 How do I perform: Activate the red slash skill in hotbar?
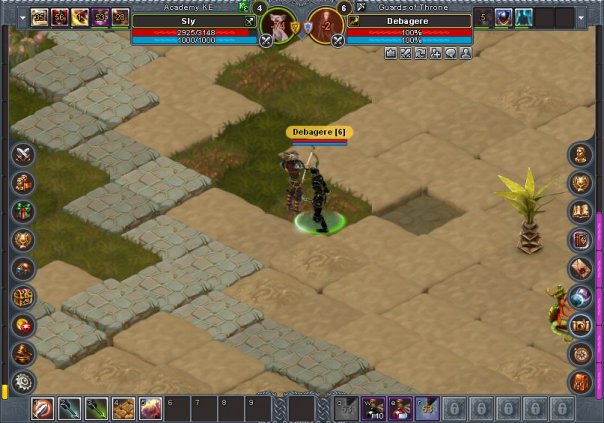point(43,408)
